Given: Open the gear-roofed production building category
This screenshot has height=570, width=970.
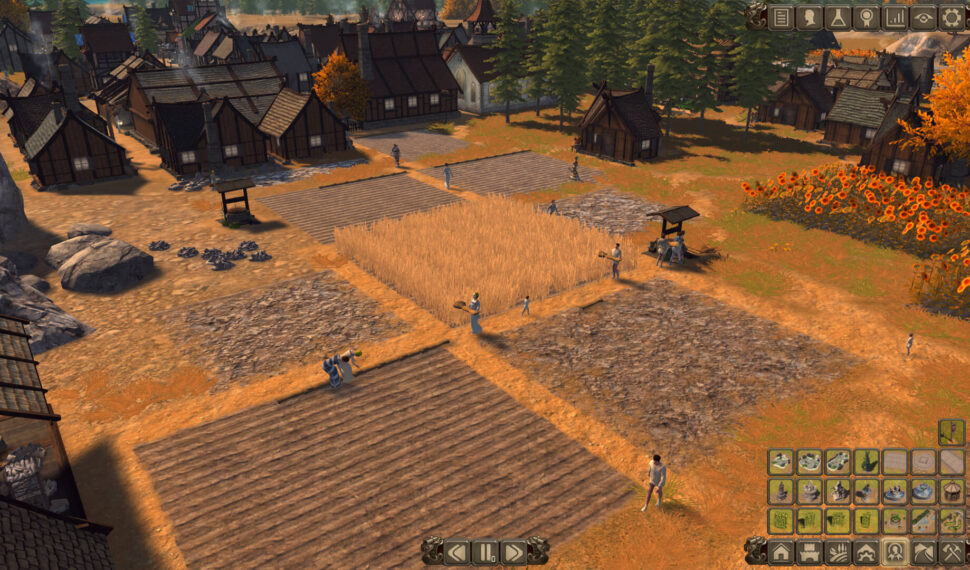Looking at the screenshot, I should tap(867, 551).
